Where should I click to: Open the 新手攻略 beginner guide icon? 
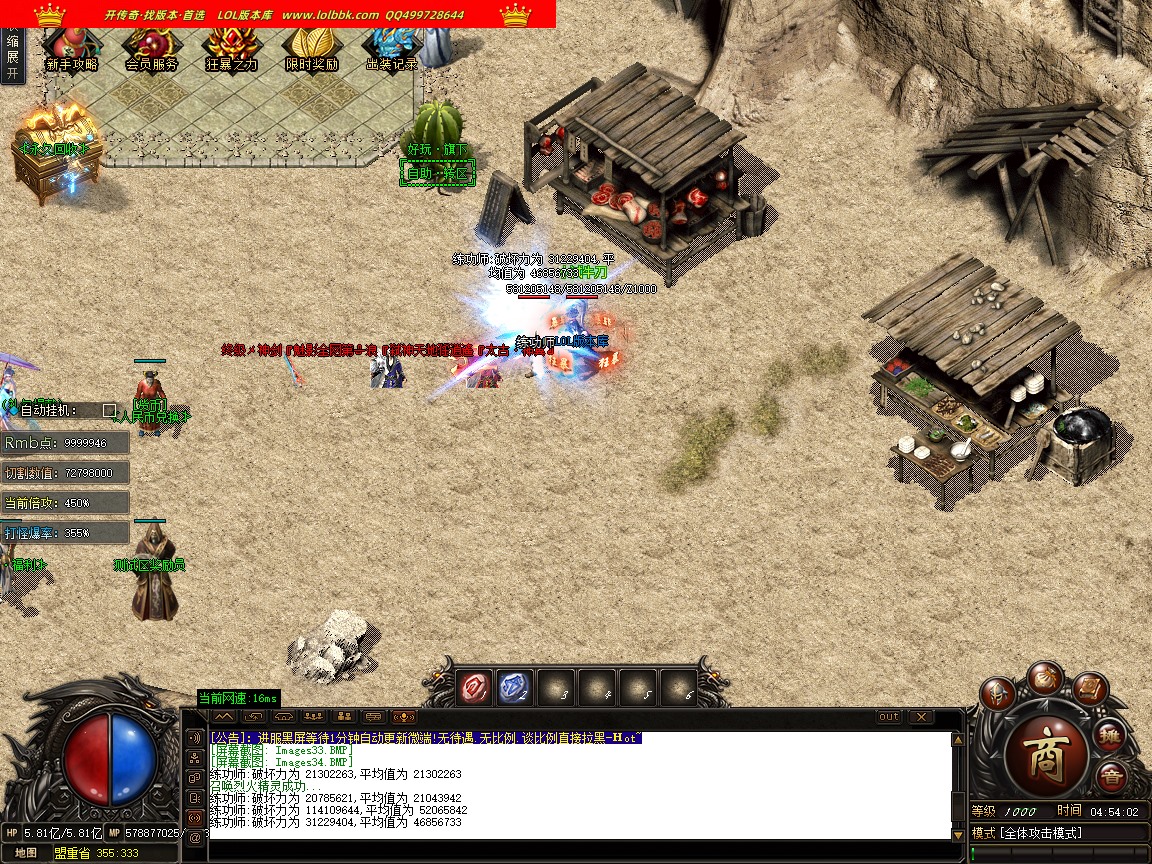coord(71,49)
